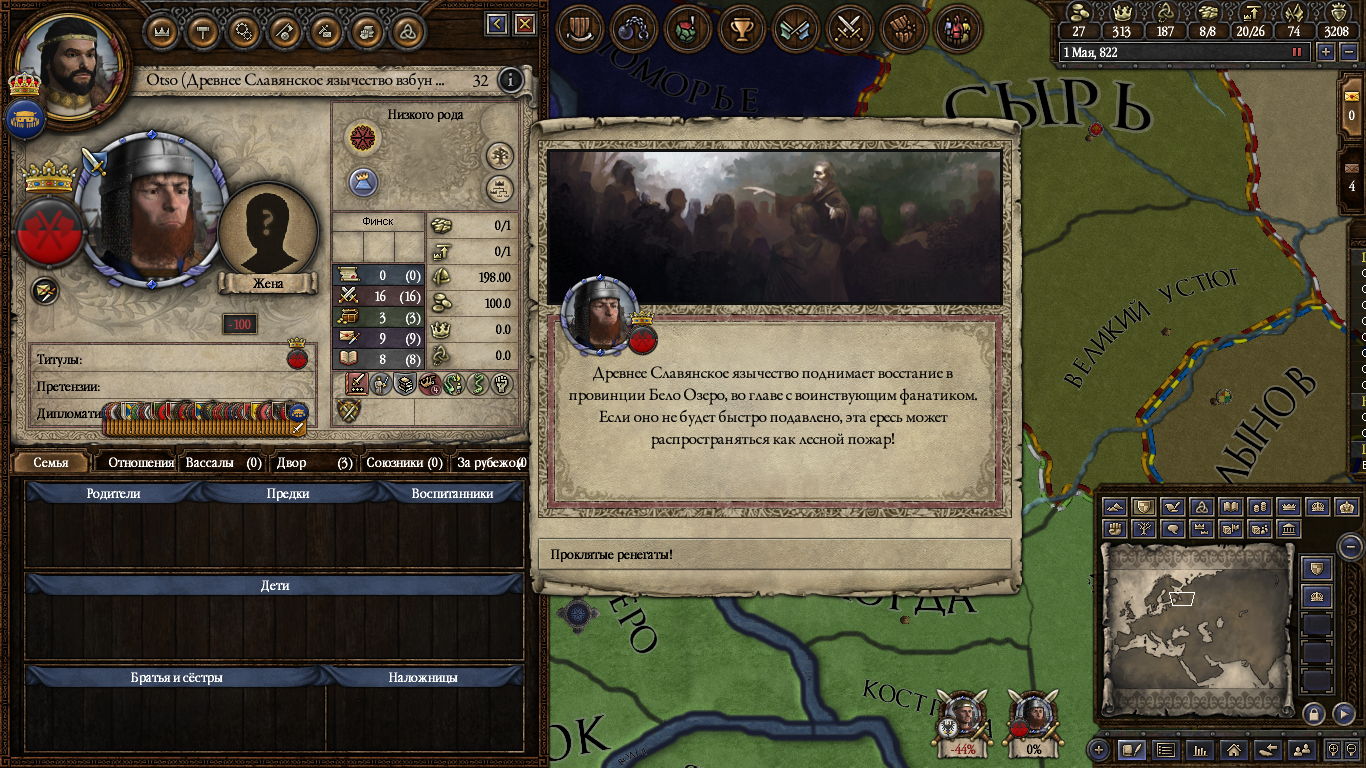Toggle the red pause button beside the date
The height and width of the screenshot is (768, 1366).
coord(1297,52)
